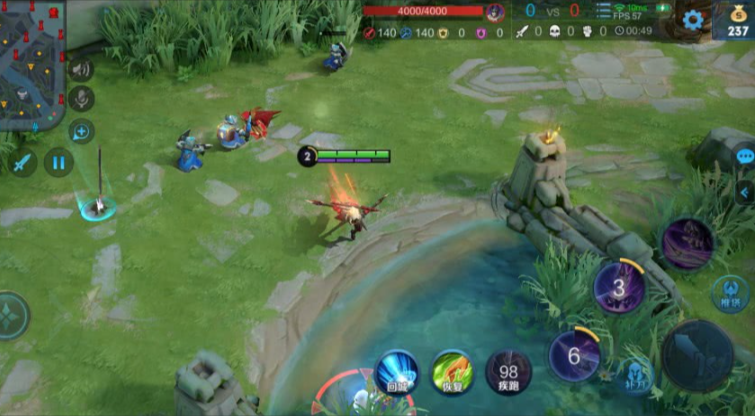The width and height of the screenshot is (755, 416).
Task: Toggle the speaker sound button
Action: tap(81, 69)
